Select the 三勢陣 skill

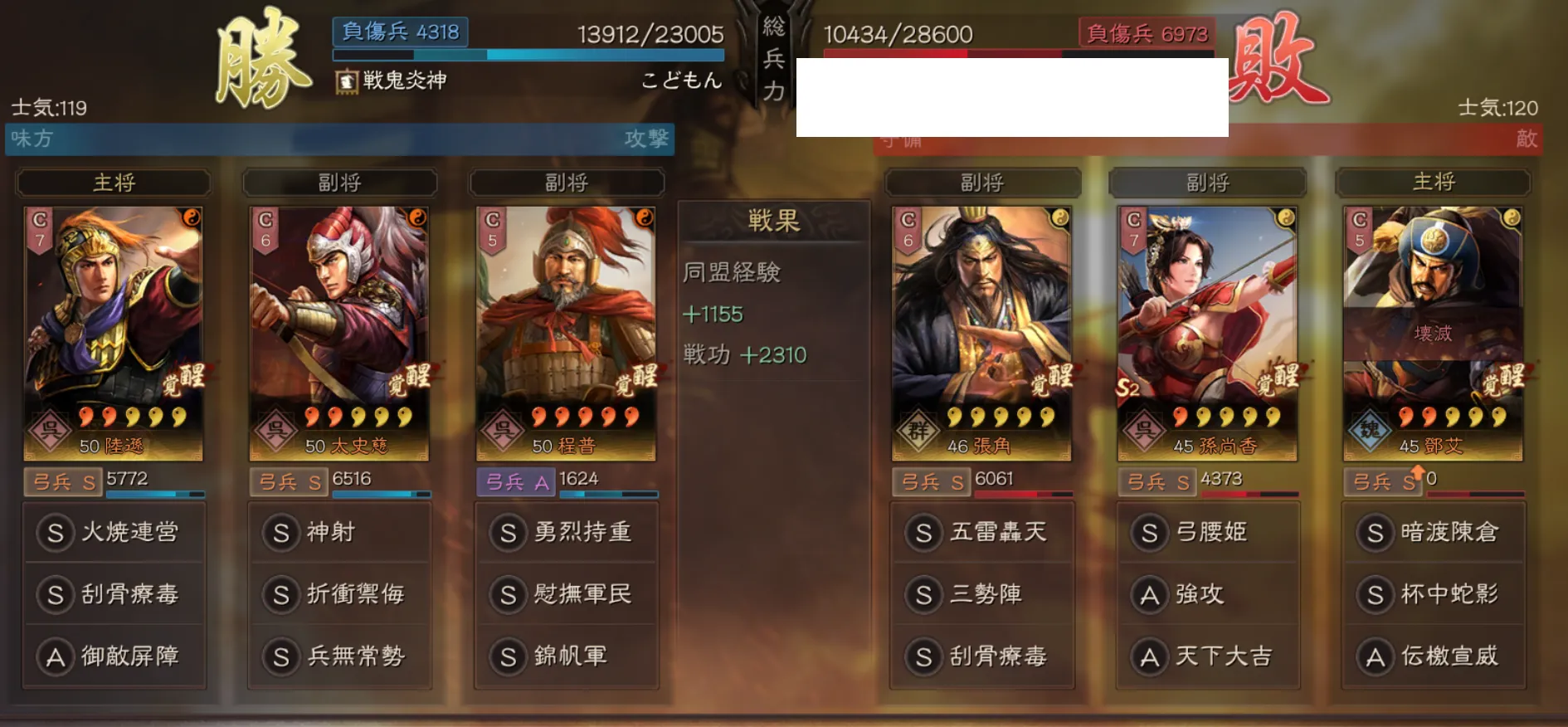(982, 594)
